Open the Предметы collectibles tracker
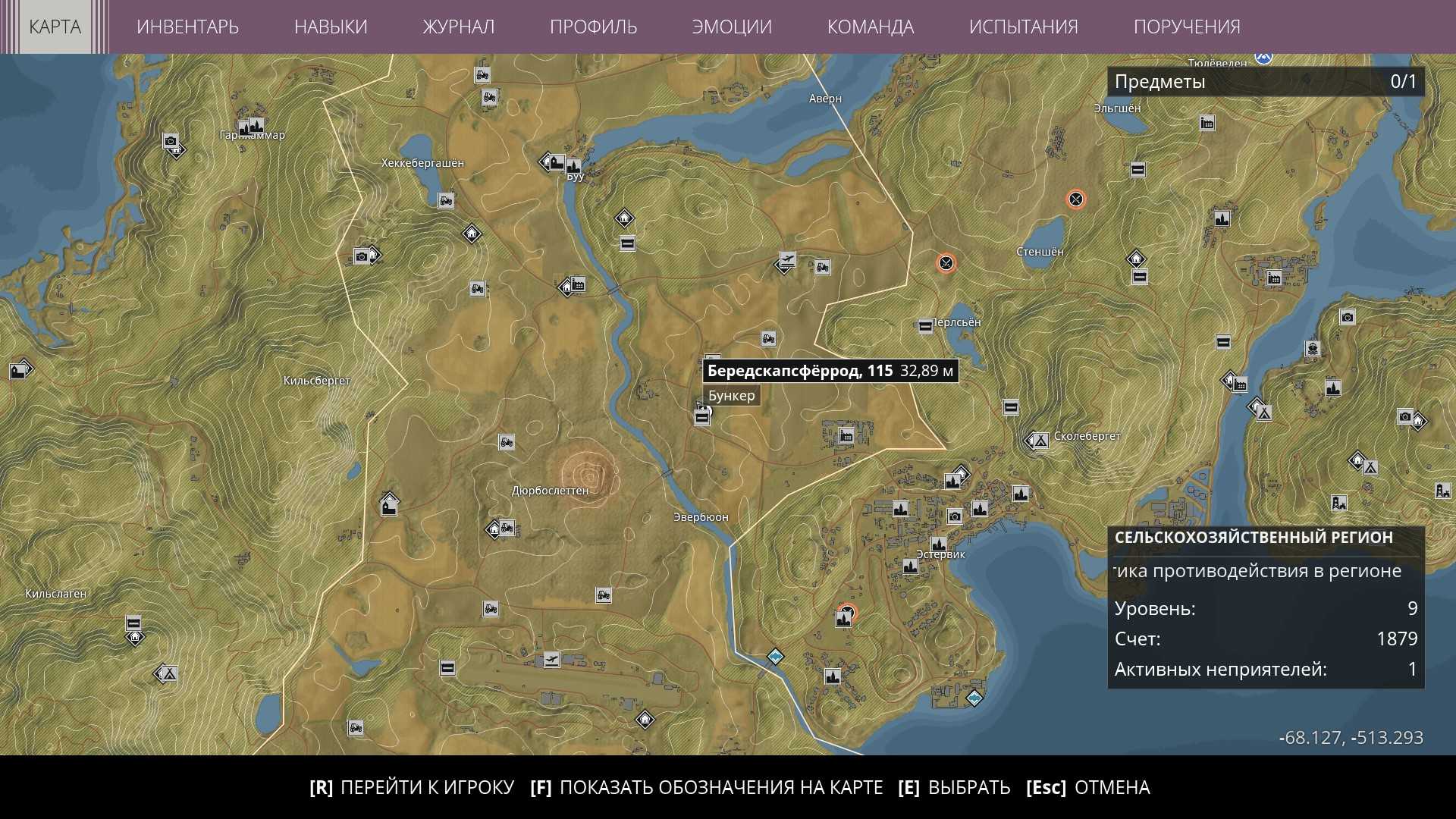 click(1265, 82)
